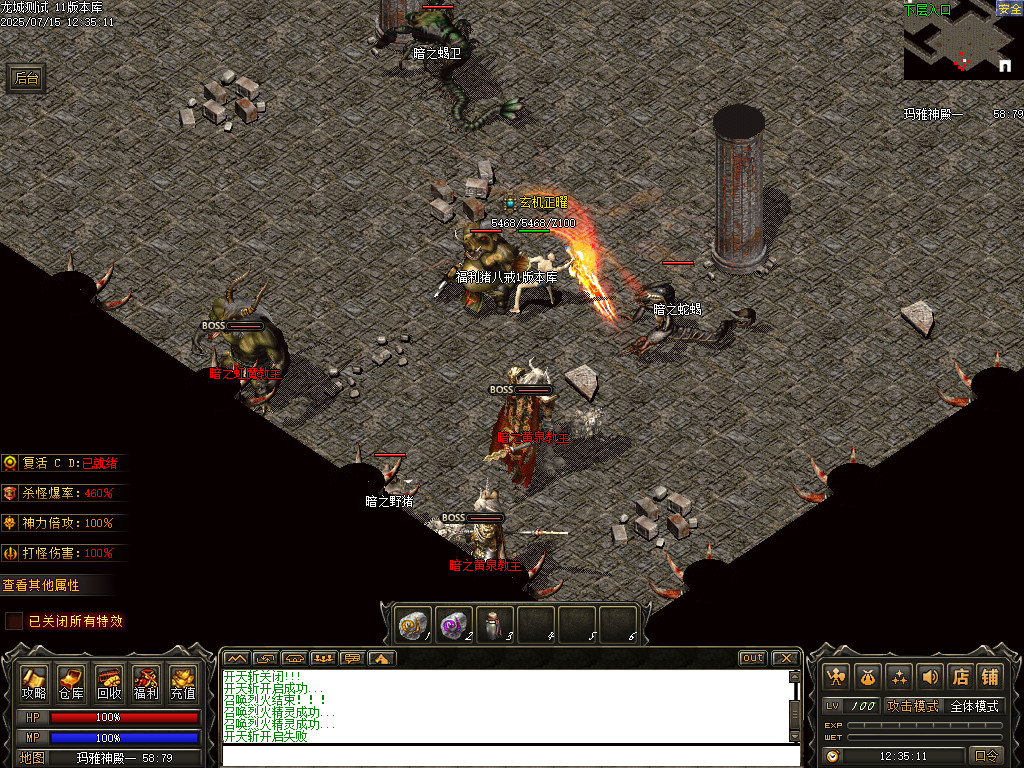
Task: Click the 地图 map button
Action: pos(33,758)
